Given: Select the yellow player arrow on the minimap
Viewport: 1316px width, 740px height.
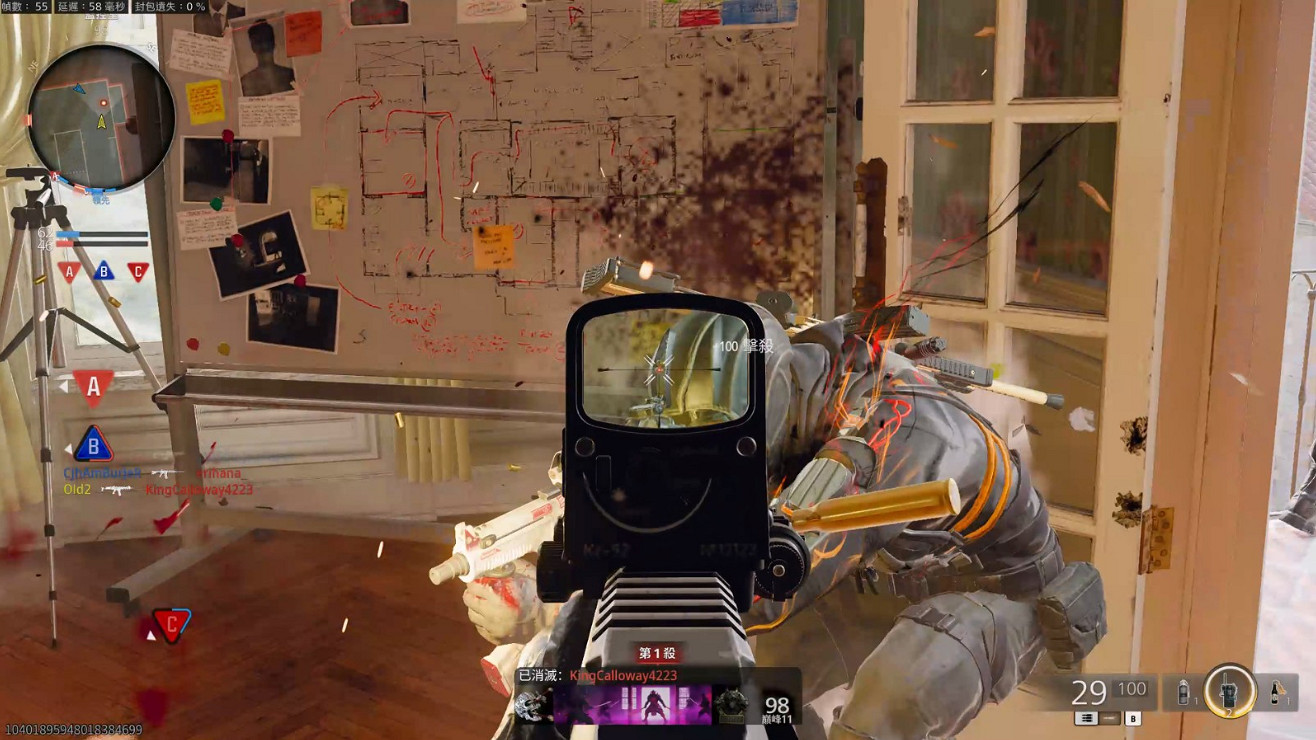Looking at the screenshot, I should tap(100, 121).
